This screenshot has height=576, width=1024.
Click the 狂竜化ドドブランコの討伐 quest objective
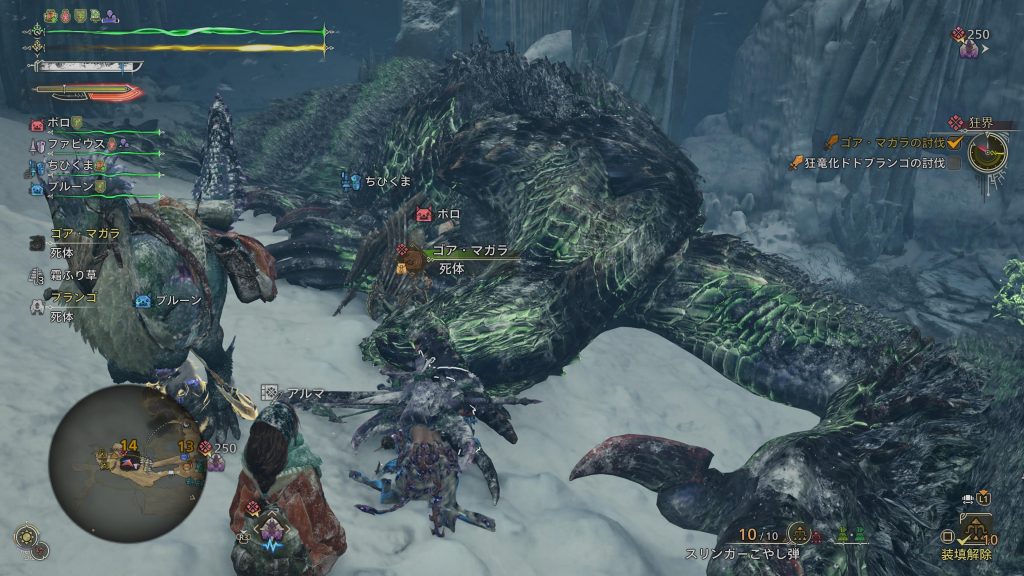coord(877,162)
